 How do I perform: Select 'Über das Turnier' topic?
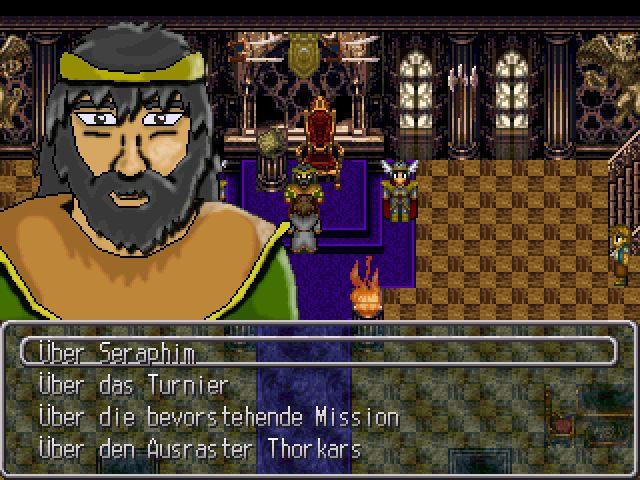pos(134,385)
